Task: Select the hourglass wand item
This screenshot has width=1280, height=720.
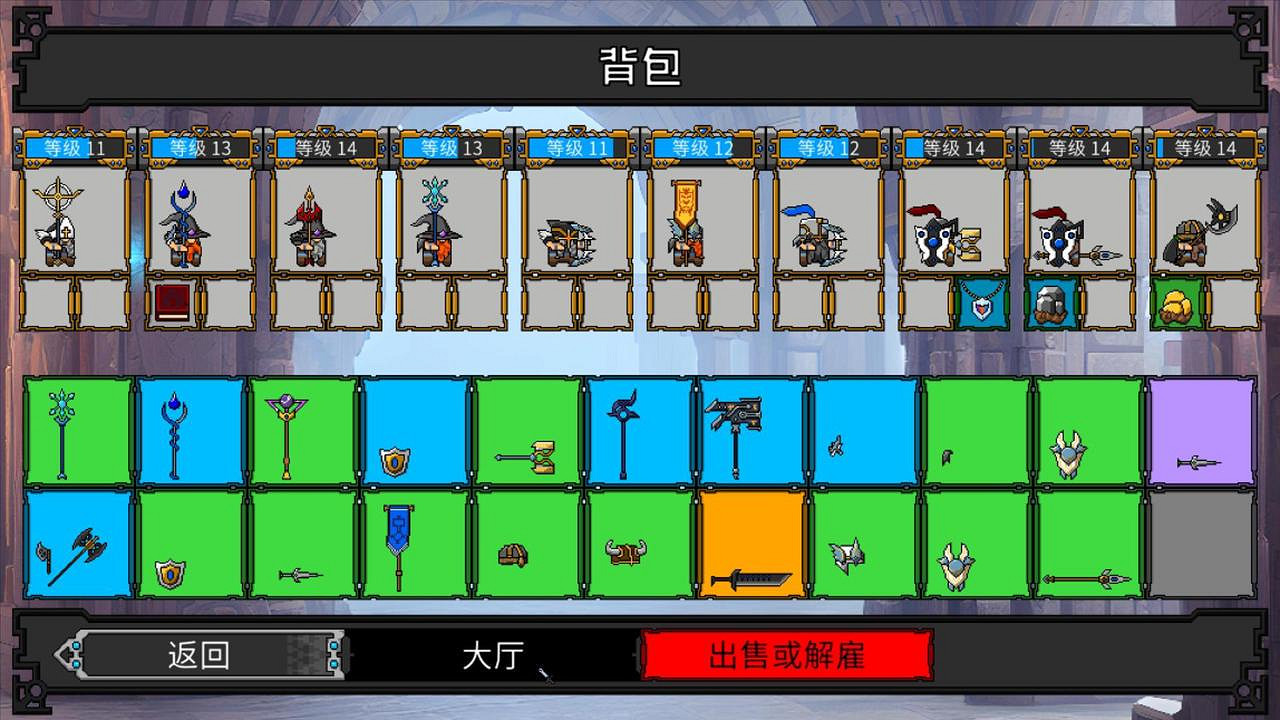Action: 525,455
